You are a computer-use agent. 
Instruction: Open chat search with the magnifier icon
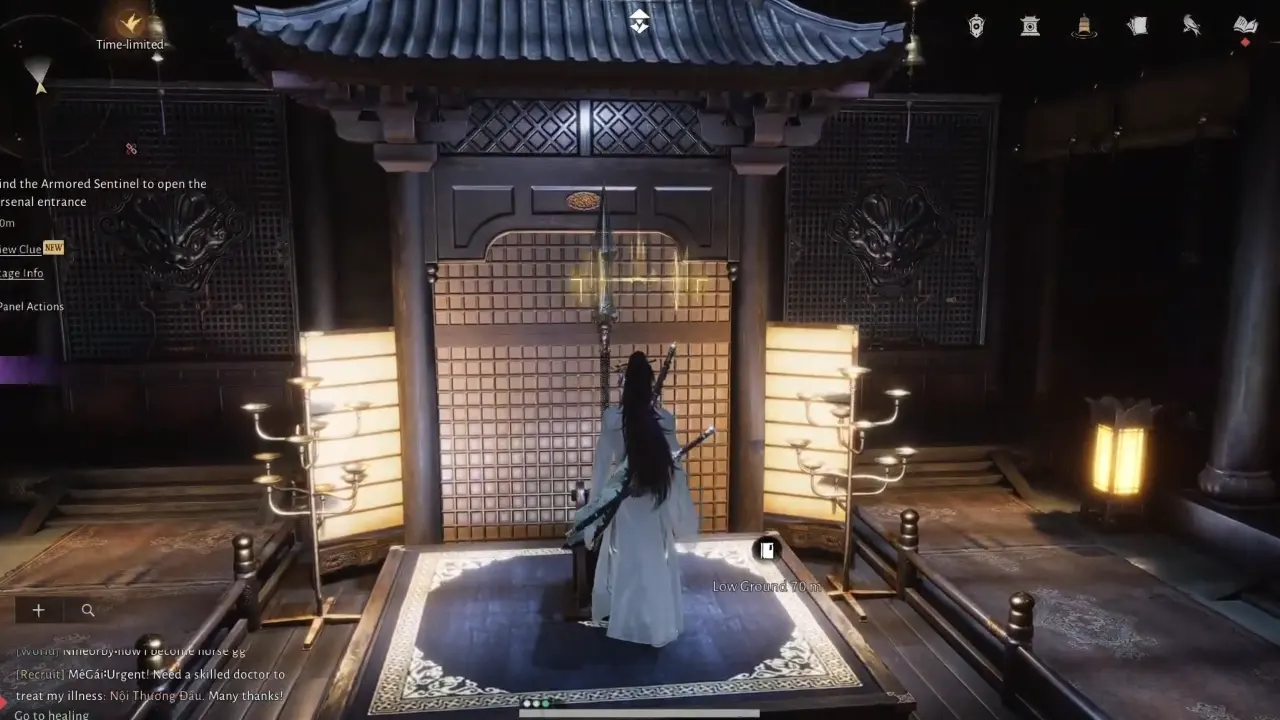88,610
